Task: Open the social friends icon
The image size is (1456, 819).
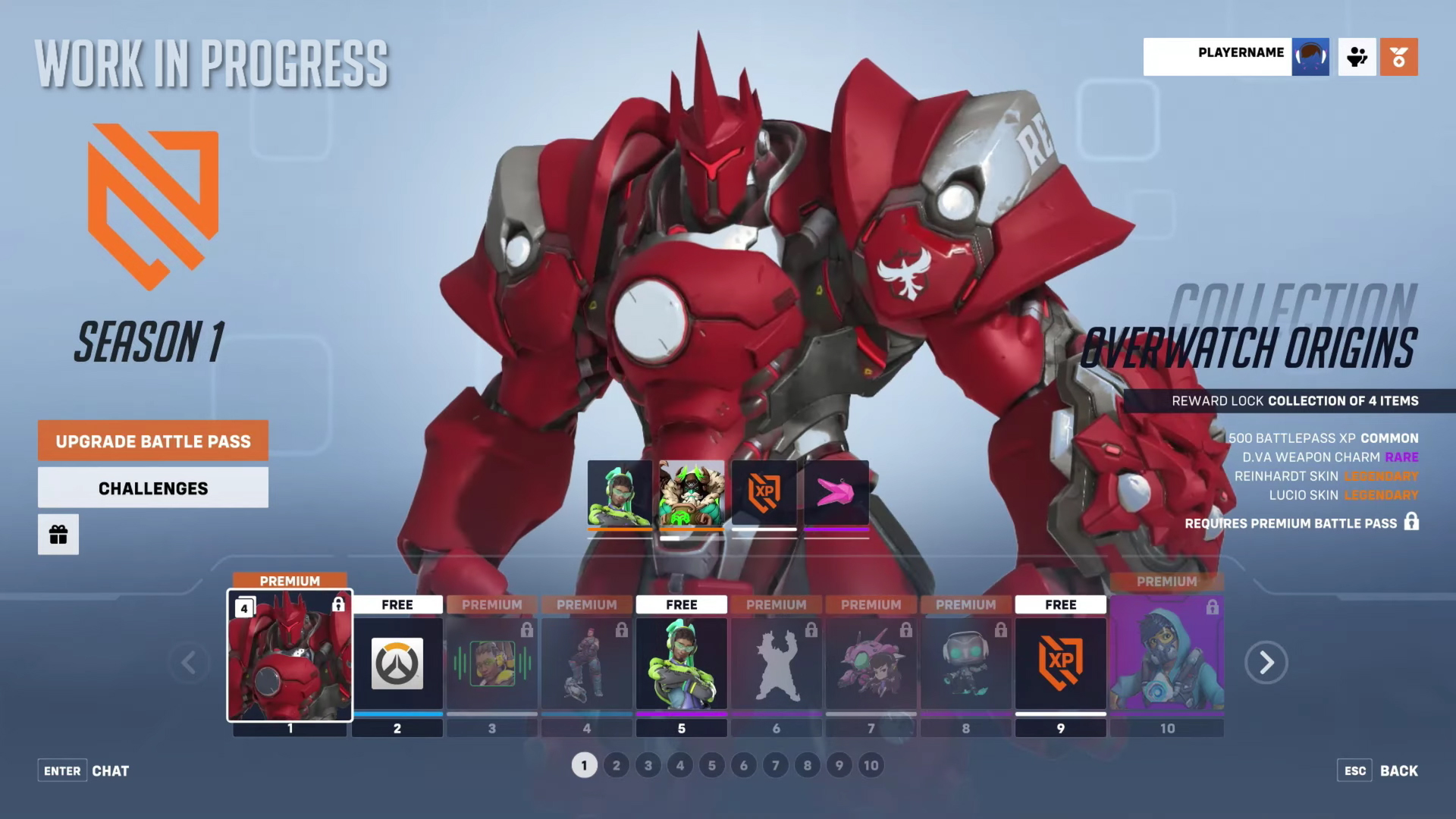Action: [1357, 57]
